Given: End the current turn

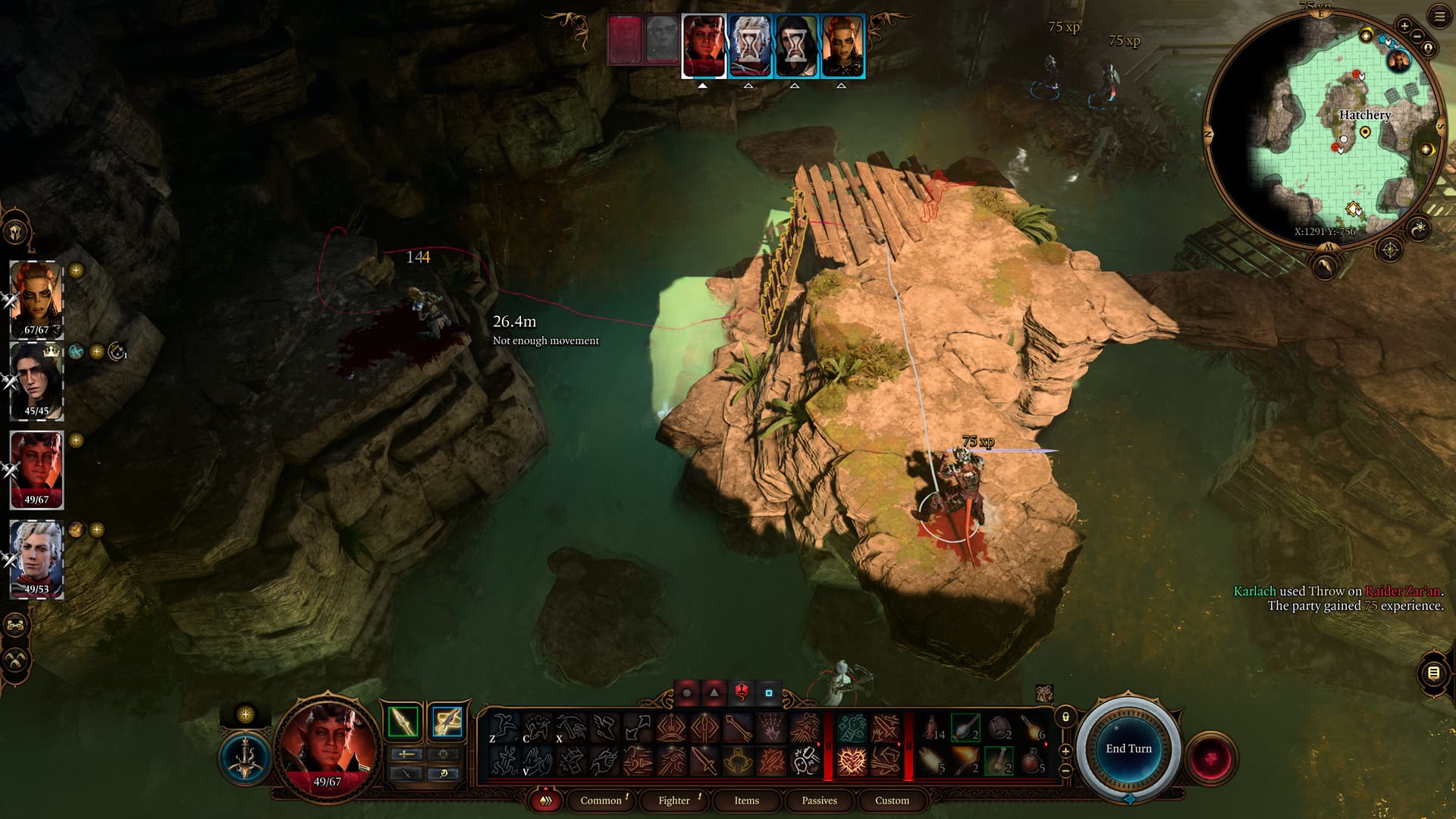Looking at the screenshot, I should pos(1128,748).
